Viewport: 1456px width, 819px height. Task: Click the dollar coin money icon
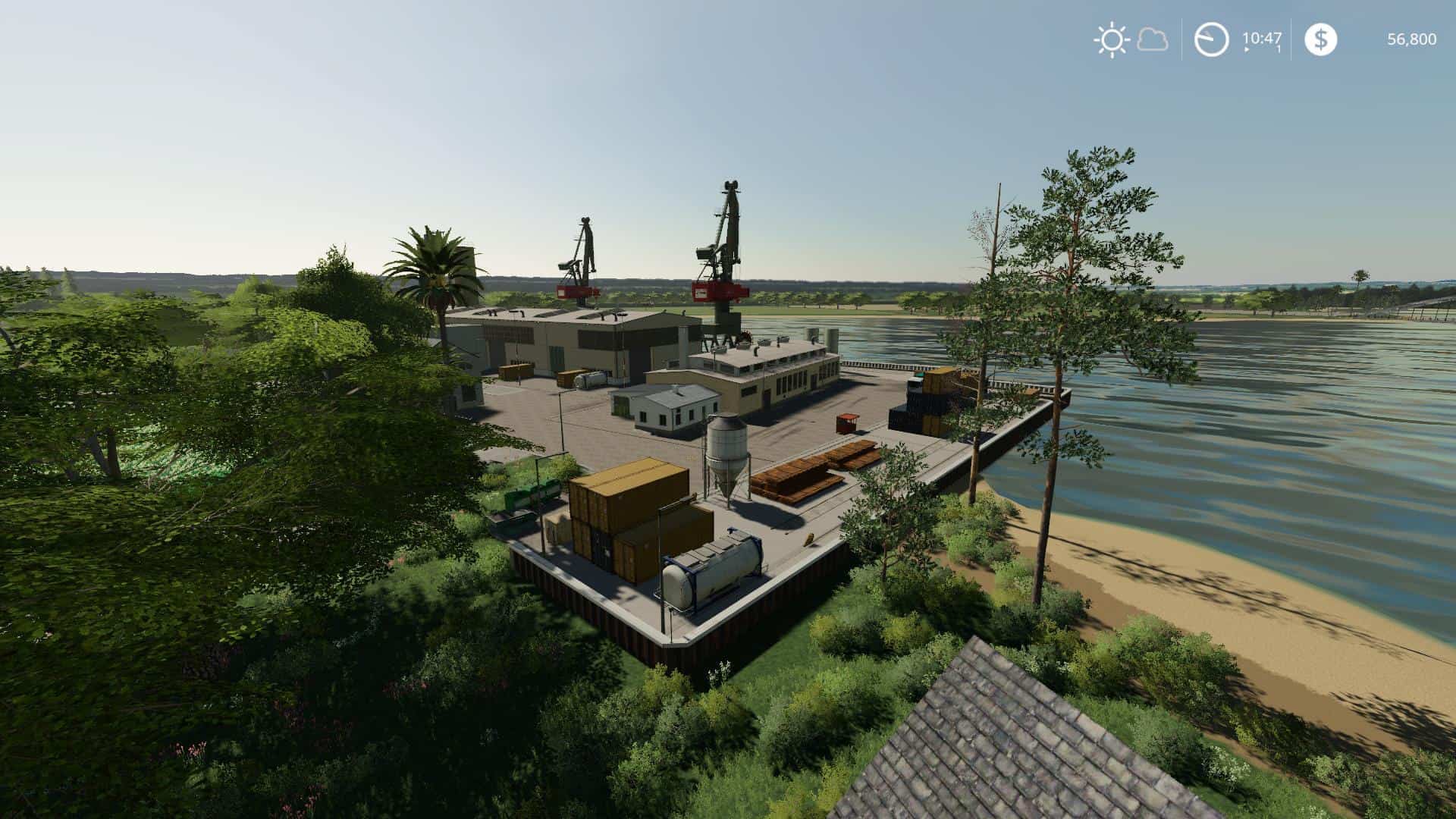click(1322, 39)
